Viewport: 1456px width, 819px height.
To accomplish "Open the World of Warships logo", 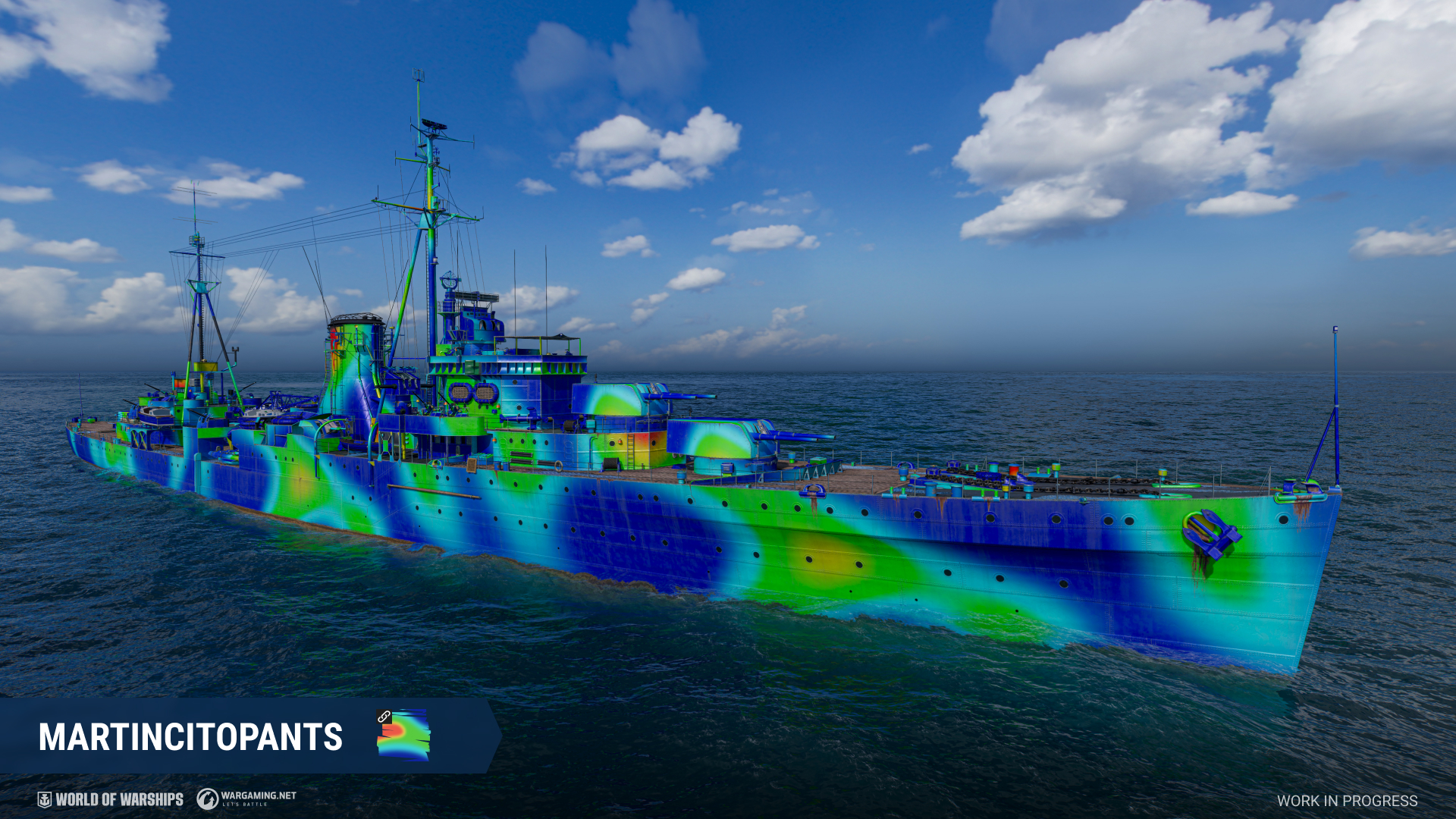I will [x=111, y=799].
